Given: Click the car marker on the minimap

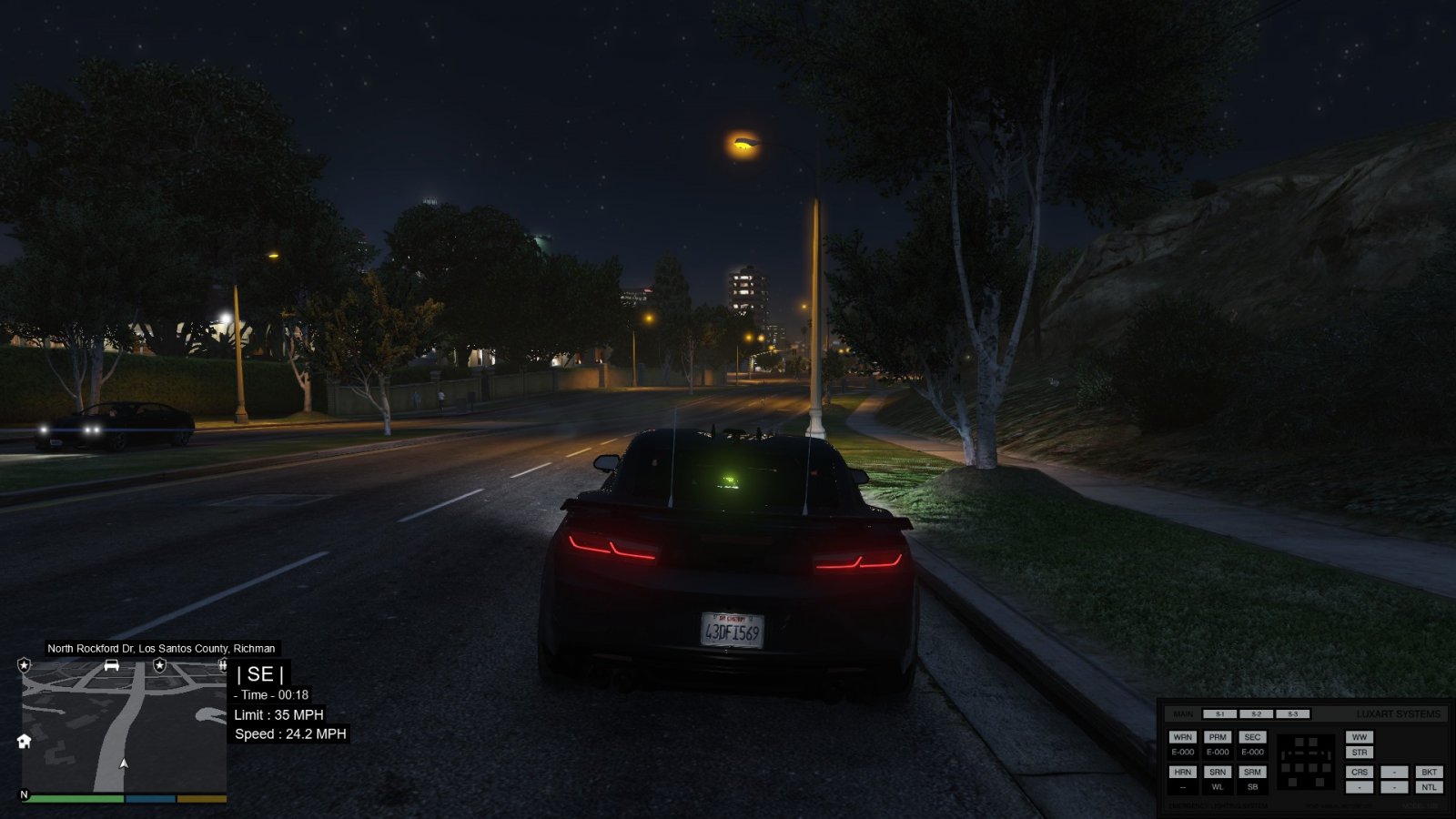Looking at the screenshot, I should [112, 665].
